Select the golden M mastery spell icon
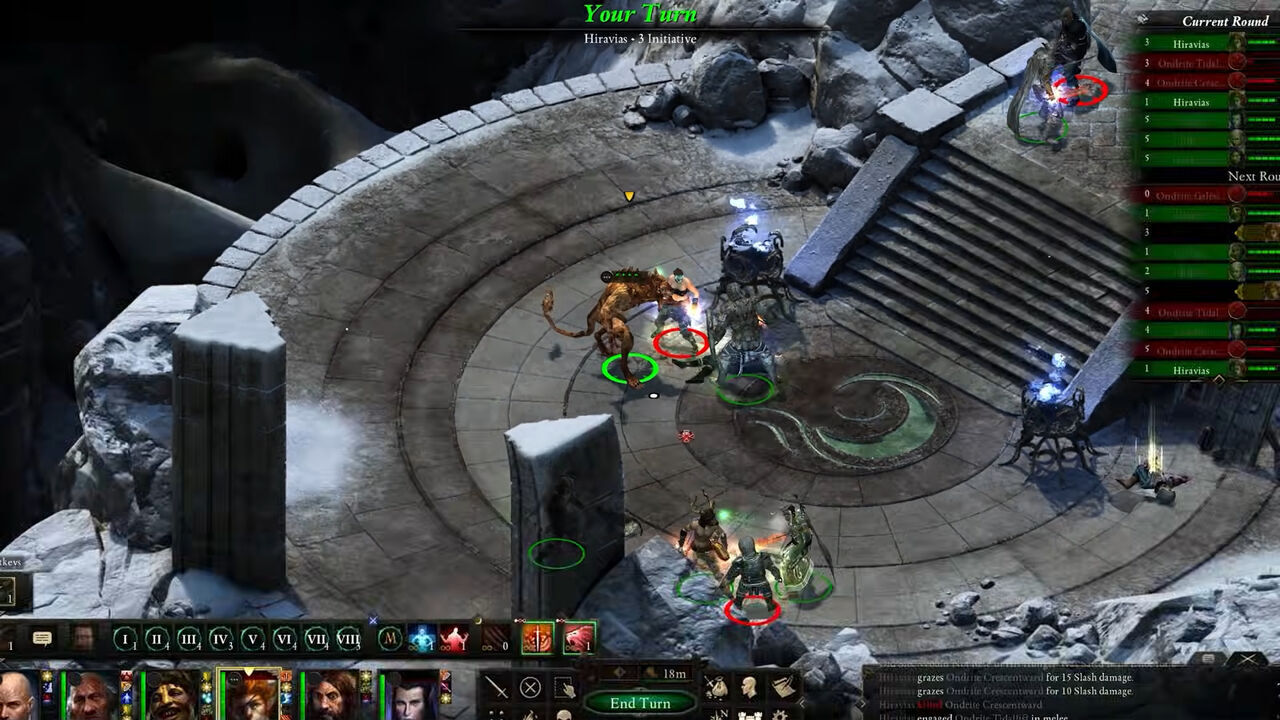Screen dimensions: 1280x720 tap(390, 638)
